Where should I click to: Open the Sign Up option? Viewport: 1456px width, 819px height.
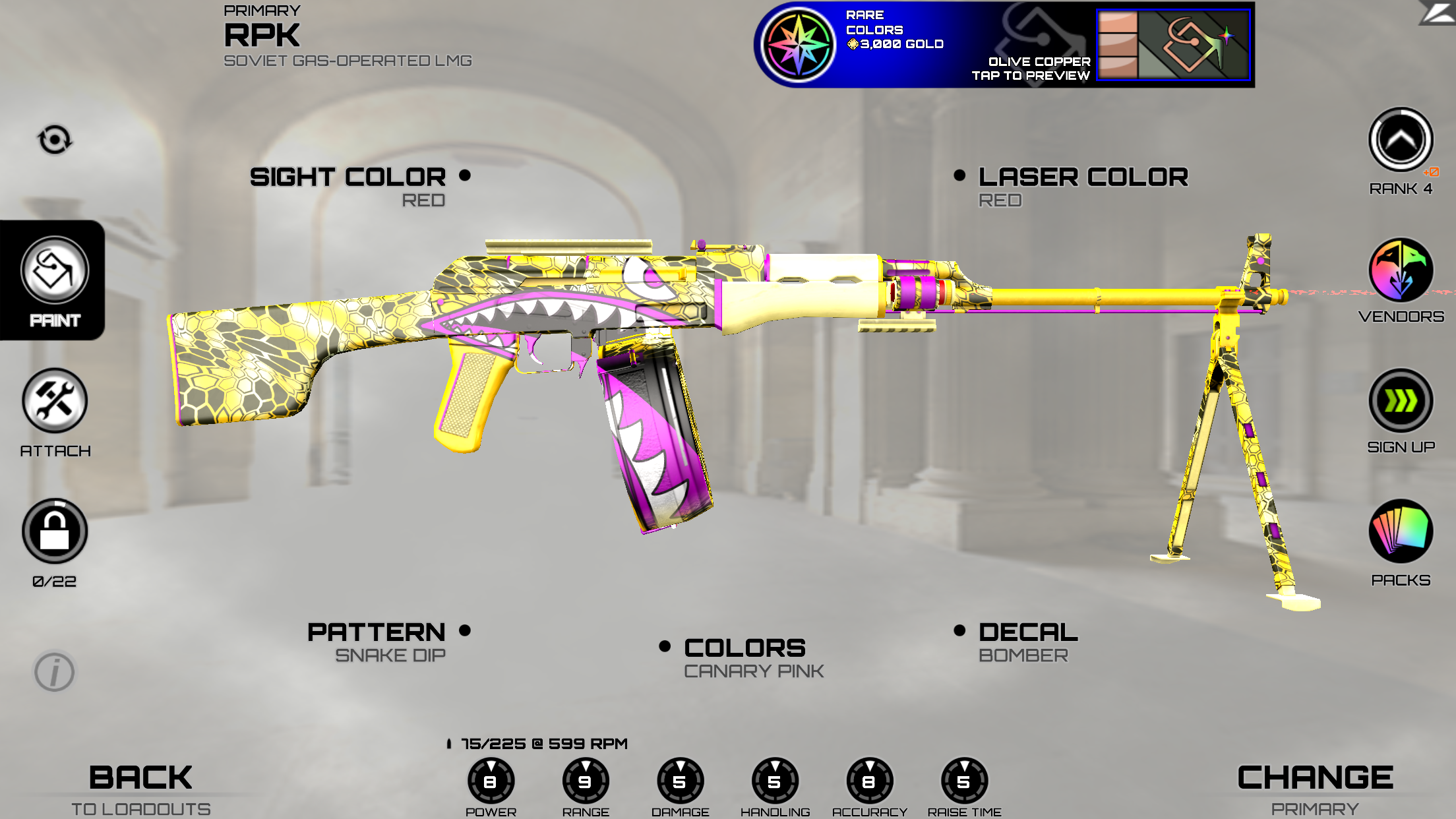(1401, 401)
